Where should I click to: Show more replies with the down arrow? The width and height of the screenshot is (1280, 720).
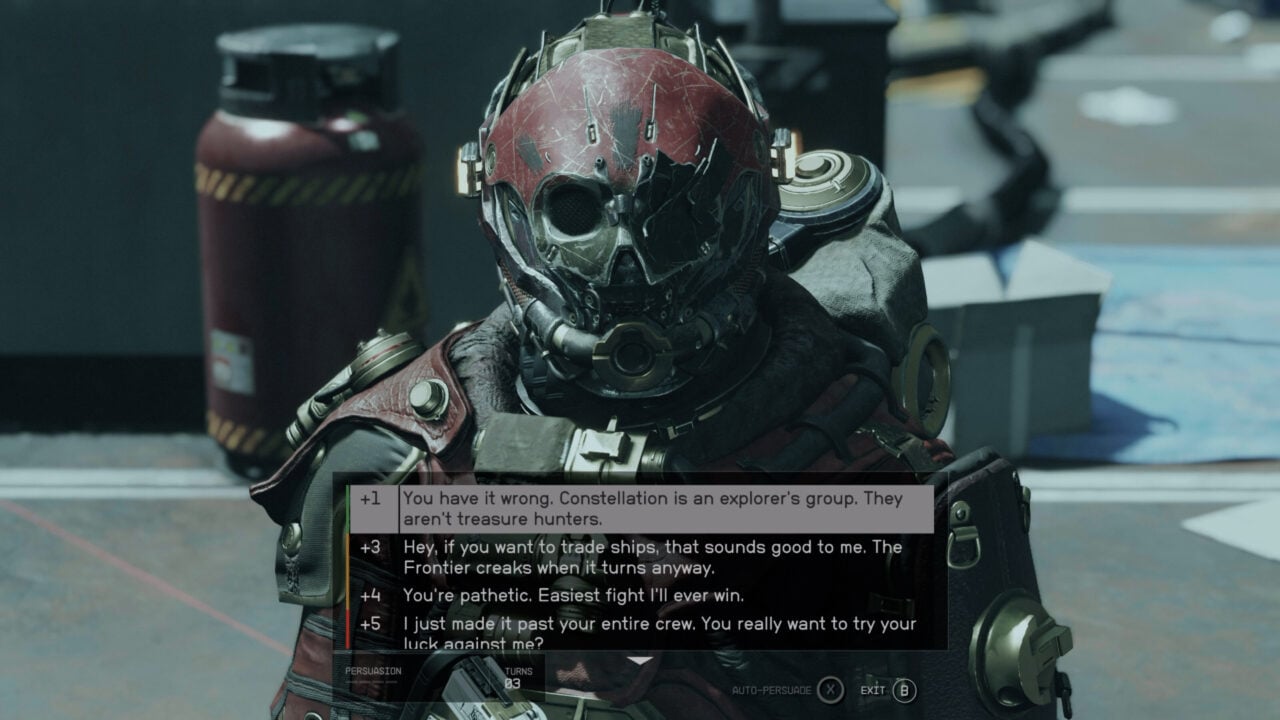(x=639, y=661)
